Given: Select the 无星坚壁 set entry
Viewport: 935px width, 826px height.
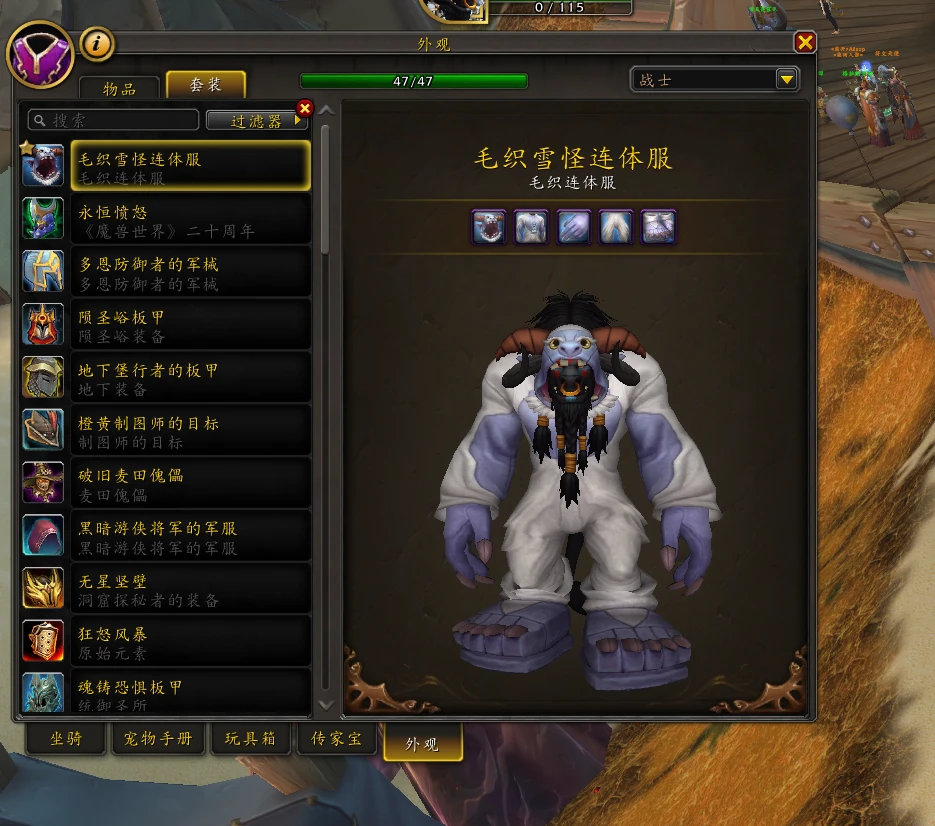Looking at the screenshot, I should [x=190, y=590].
